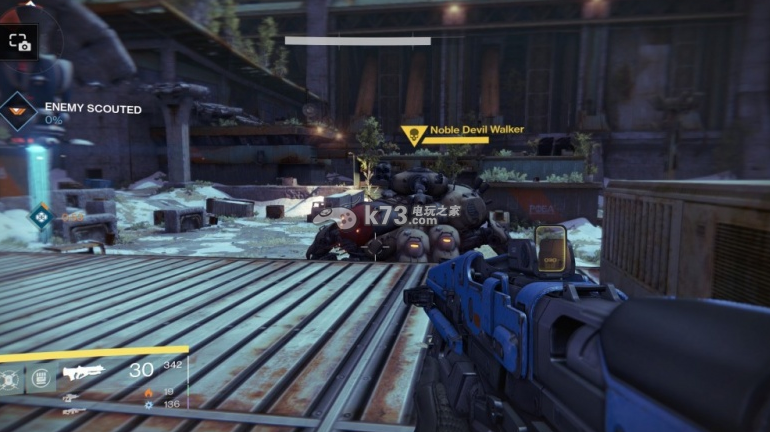Select the Noble Devil Walker skull nameplate
This screenshot has height=432, width=770.
click(x=412, y=136)
